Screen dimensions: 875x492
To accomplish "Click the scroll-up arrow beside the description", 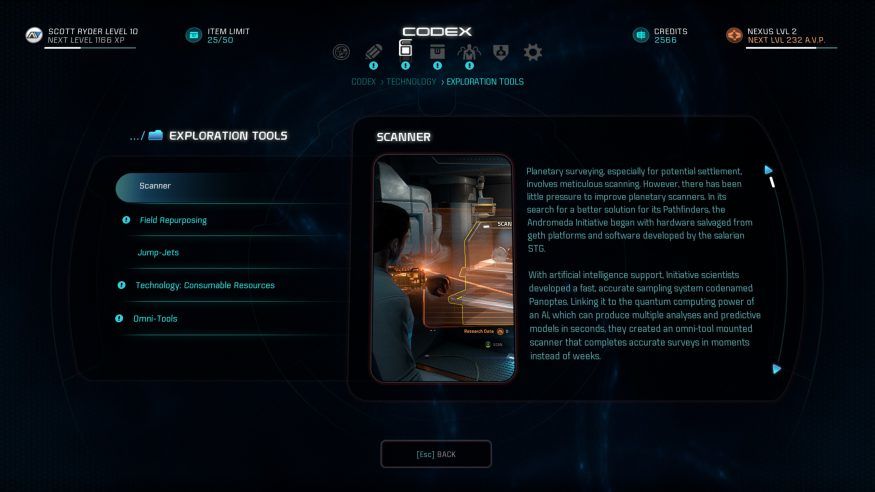I will click(x=768, y=170).
